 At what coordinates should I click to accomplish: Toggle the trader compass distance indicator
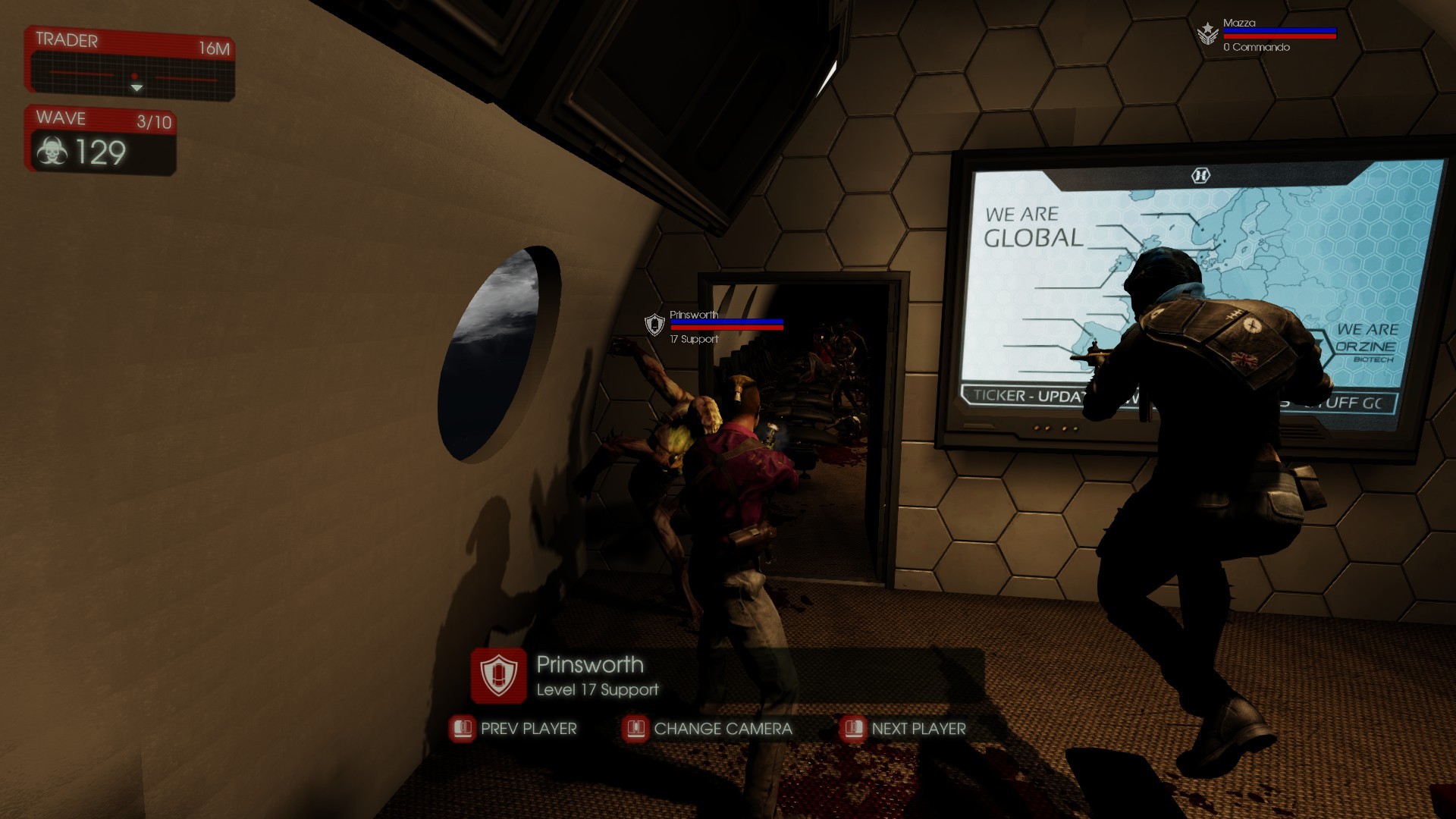pyautogui.click(x=136, y=77)
